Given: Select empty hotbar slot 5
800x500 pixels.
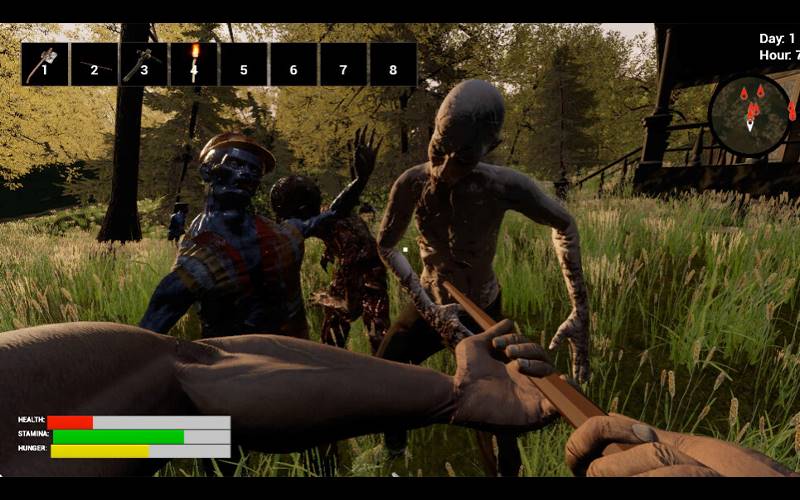Looking at the screenshot, I should [x=244, y=64].
